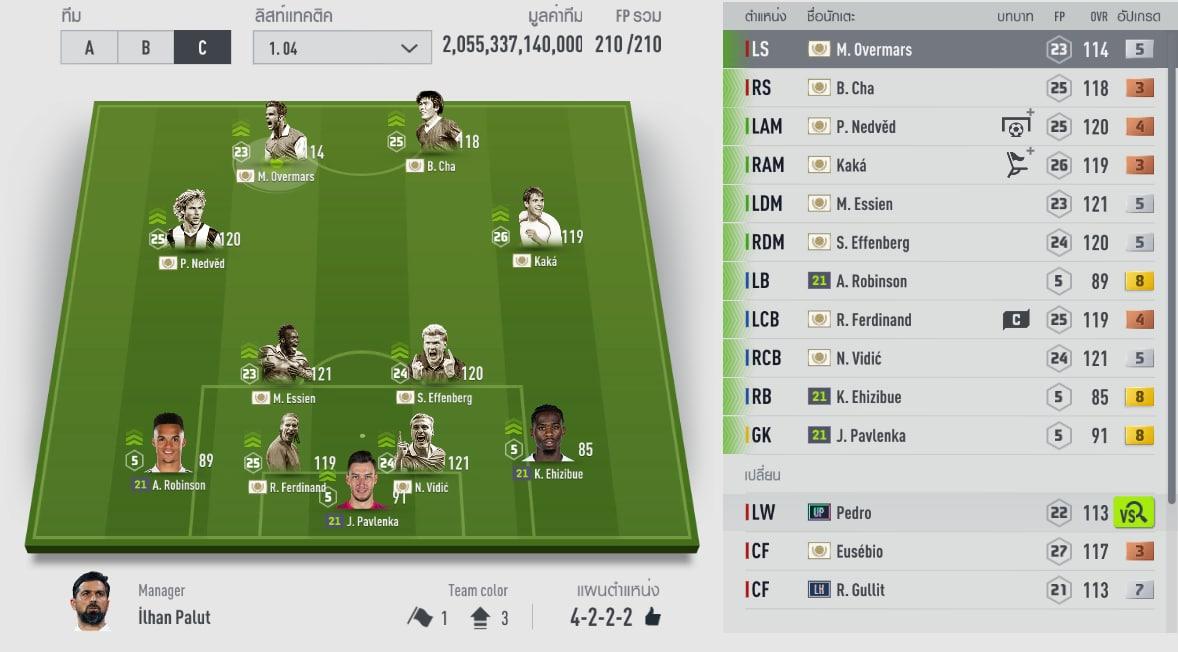Viewport: 1178px width, 652px height.
Task: Select team tab C
Action: [x=202, y=47]
